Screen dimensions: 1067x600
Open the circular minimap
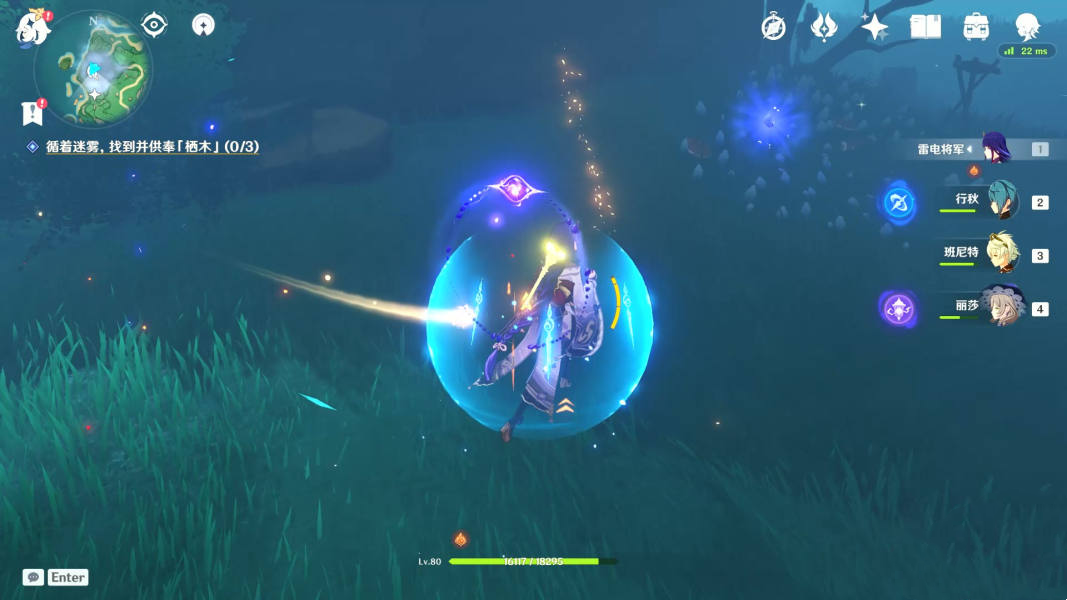93,68
